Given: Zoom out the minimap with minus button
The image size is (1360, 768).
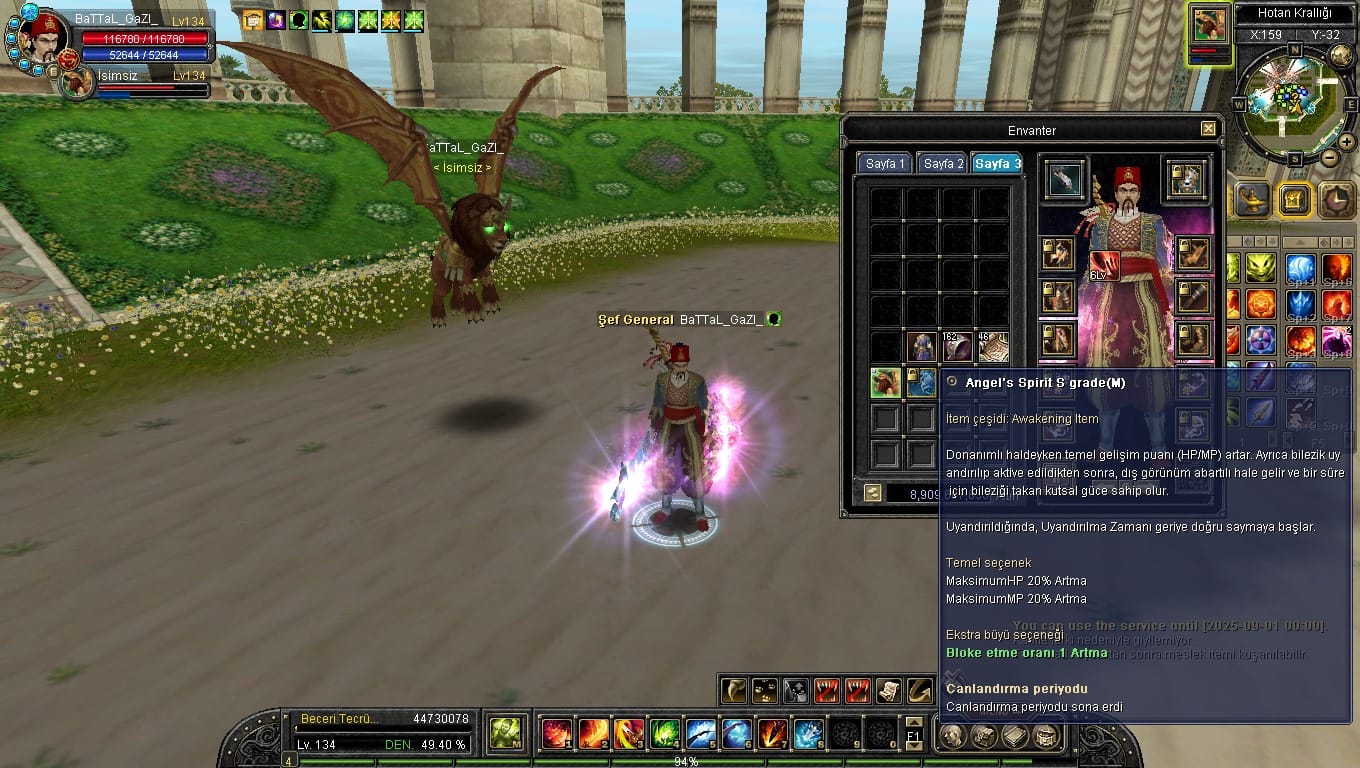Looking at the screenshot, I should [1329, 158].
